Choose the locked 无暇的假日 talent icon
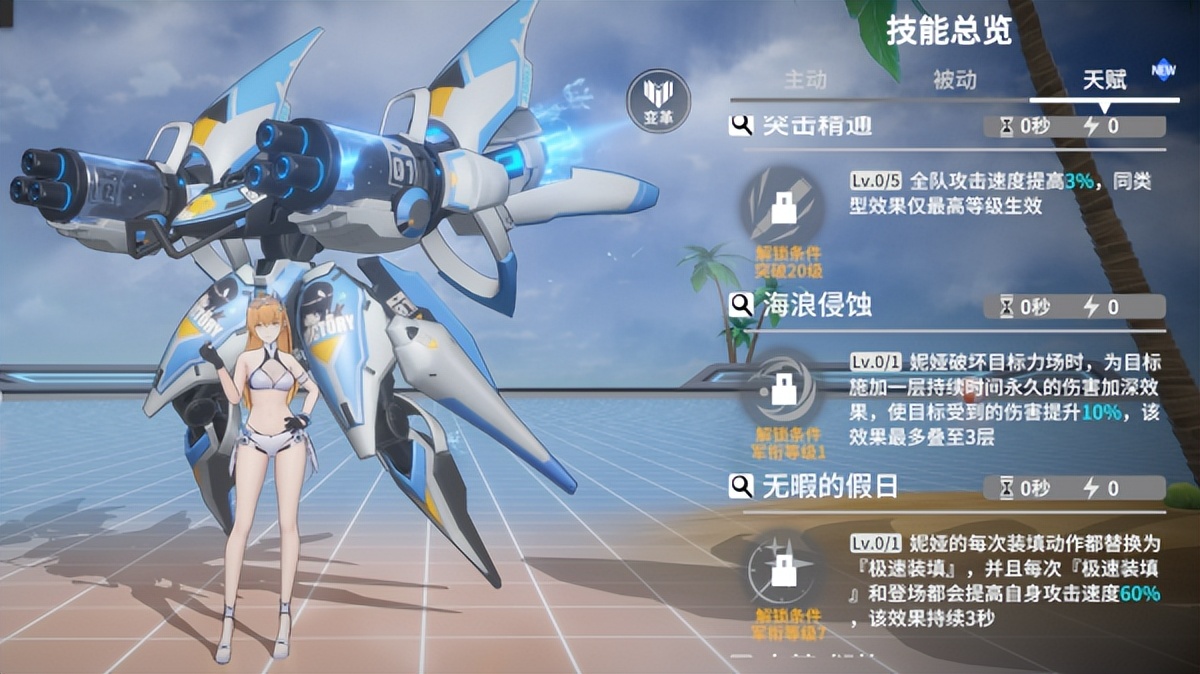Image resolution: width=1200 pixels, height=674 pixels. (x=785, y=573)
